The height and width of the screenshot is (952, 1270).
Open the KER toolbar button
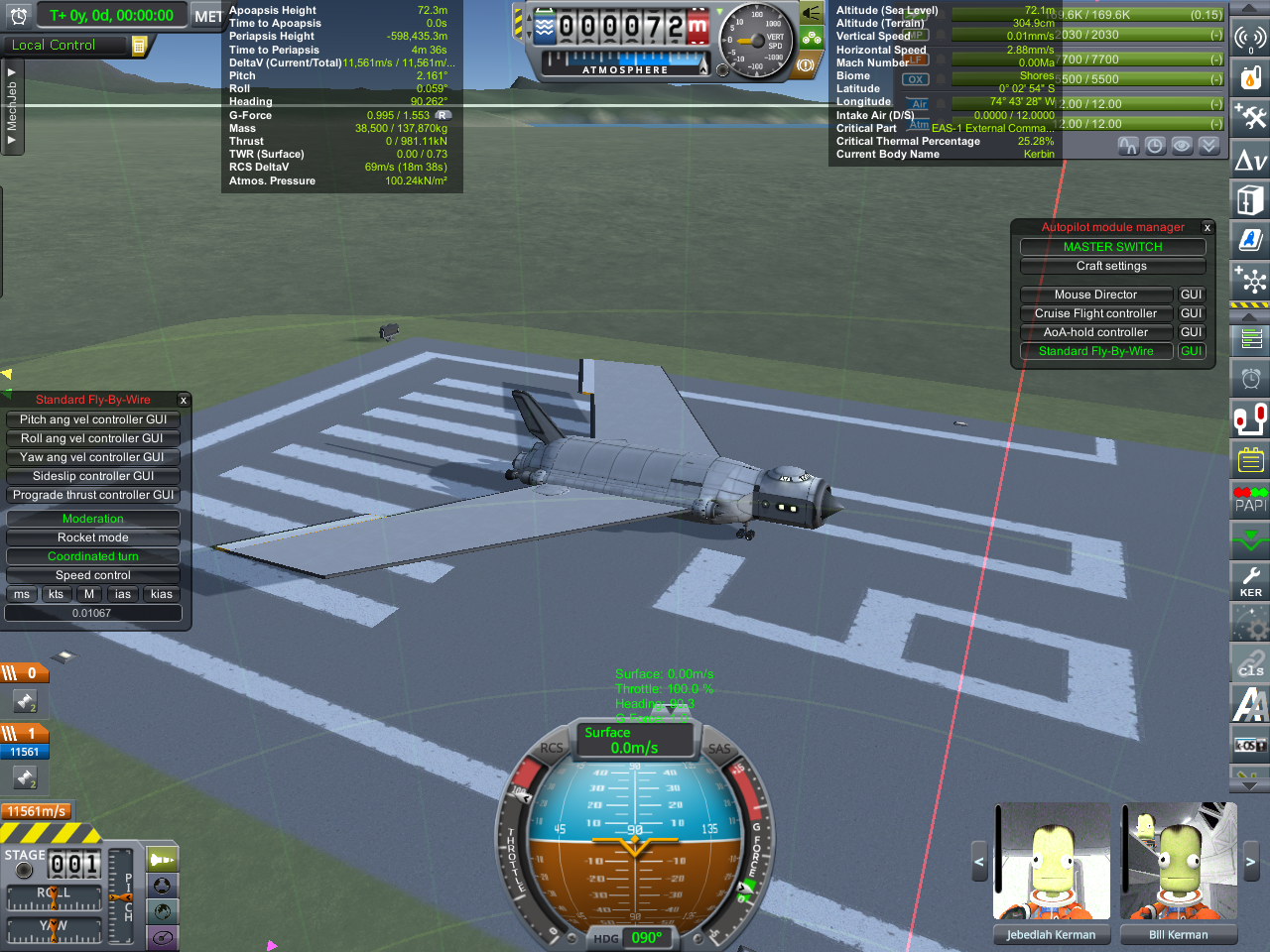[1250, 581]
